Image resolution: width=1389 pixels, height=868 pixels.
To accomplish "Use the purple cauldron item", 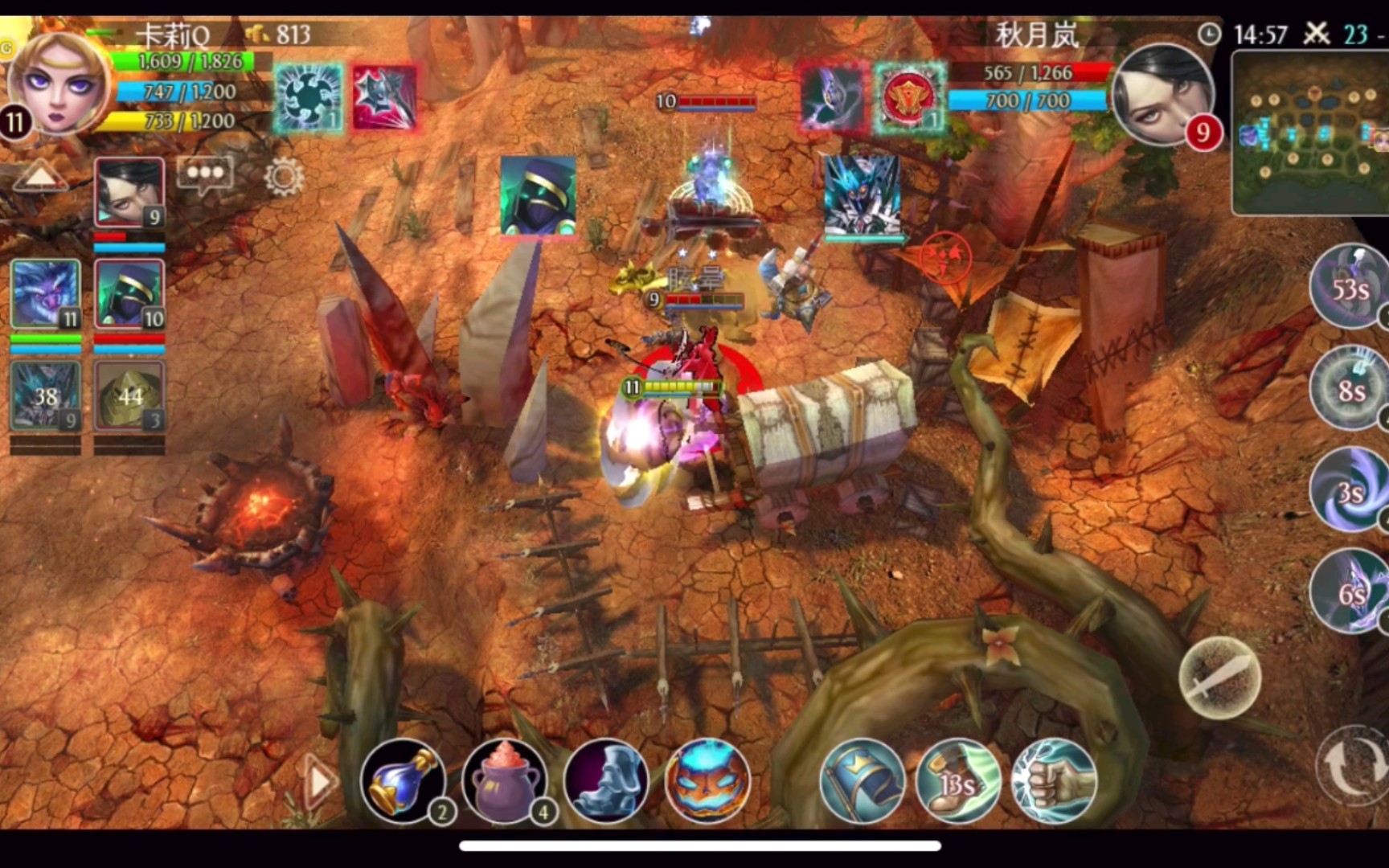I will [504, 780].
